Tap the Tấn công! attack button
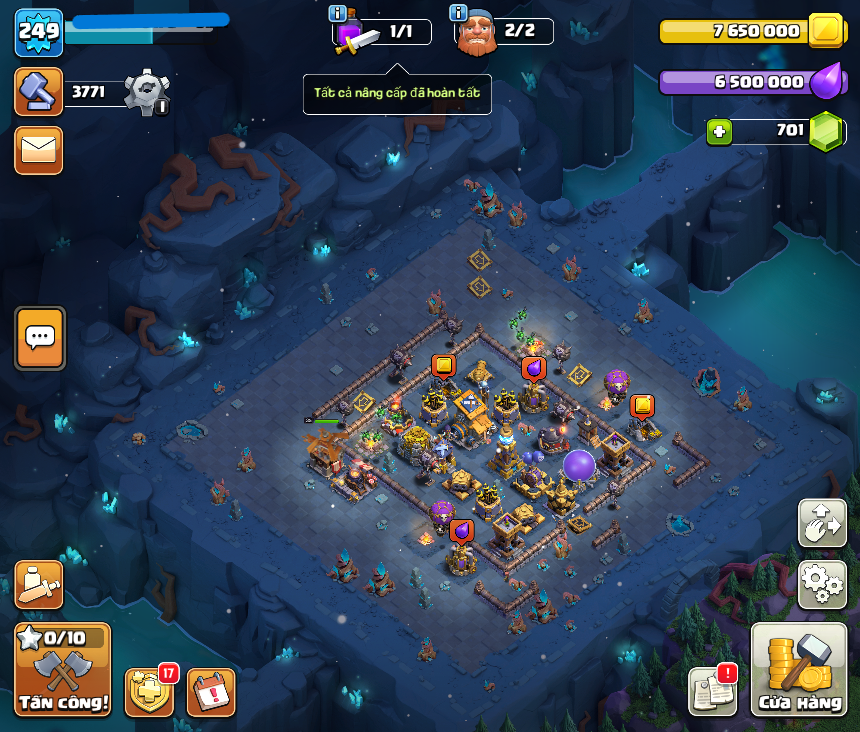This screenshot has height=732, width=860. click(62, 669)
